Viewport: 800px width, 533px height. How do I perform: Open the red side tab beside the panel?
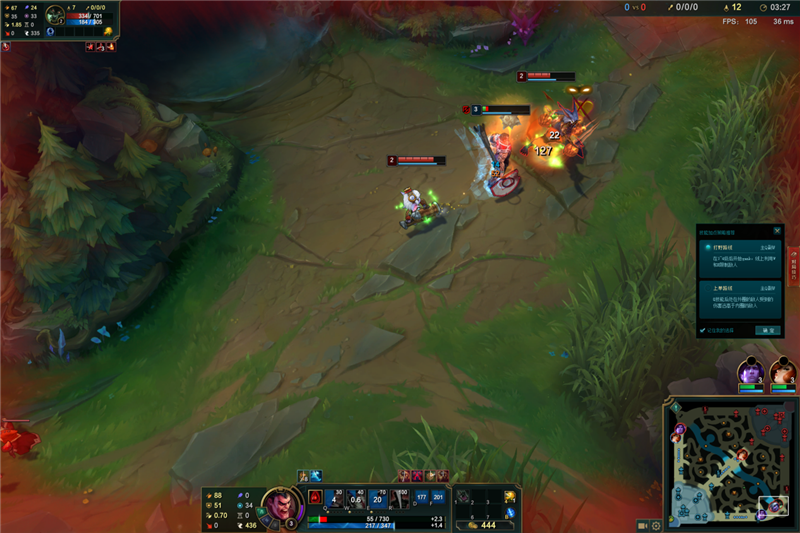[x=793, y=268]
